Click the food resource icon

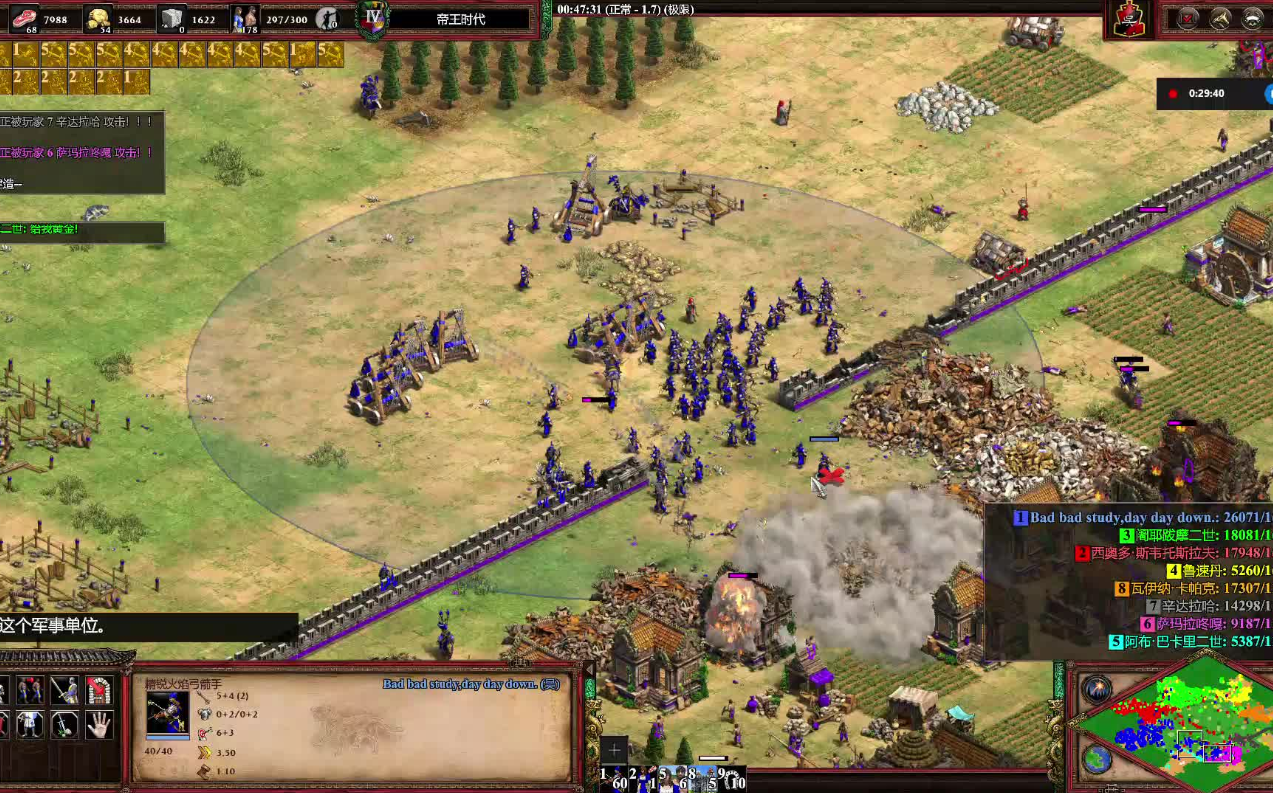(x=23, y=18)
